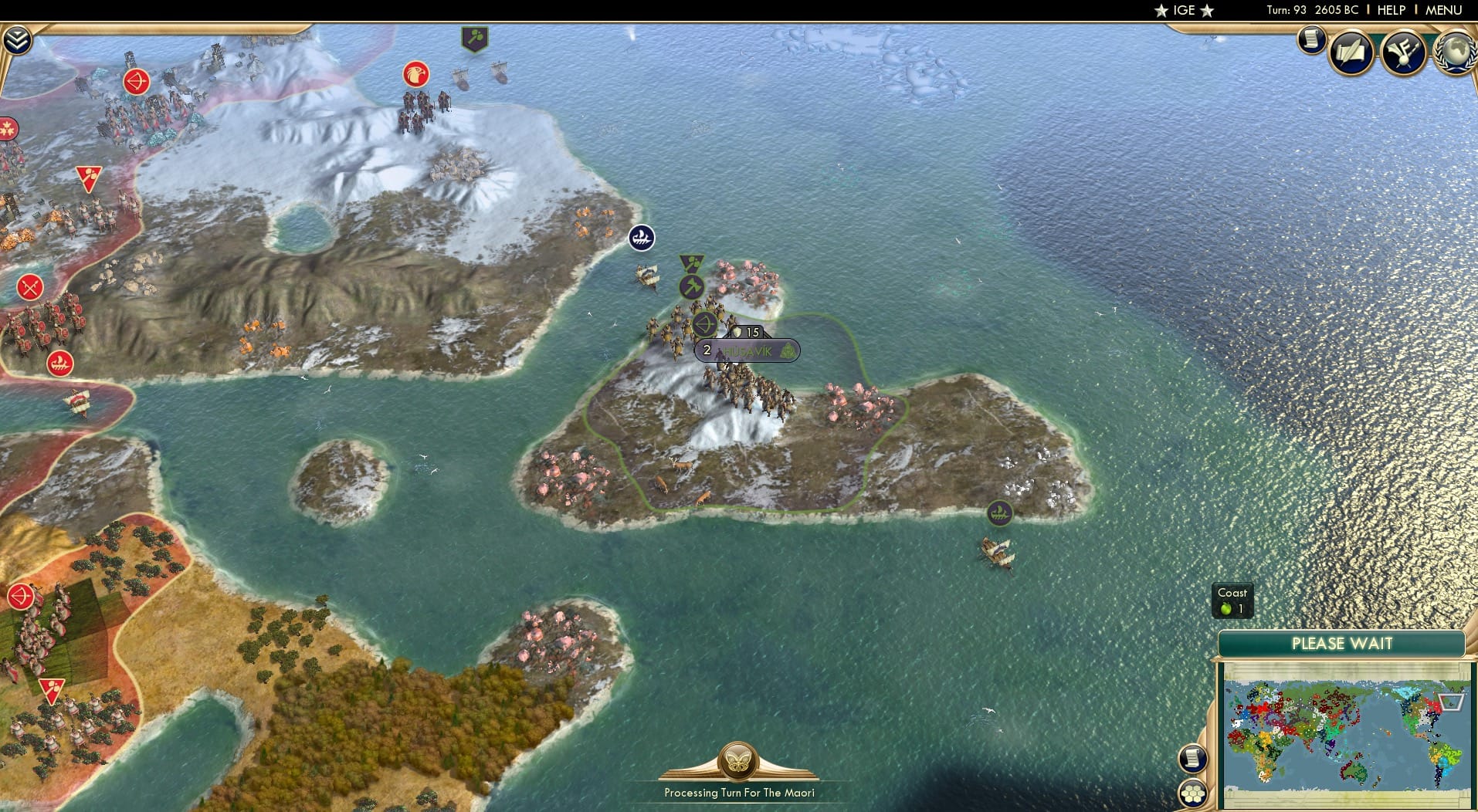Open the MENU item
This screenshot has width=1478, height=812.
(1442, 10)
